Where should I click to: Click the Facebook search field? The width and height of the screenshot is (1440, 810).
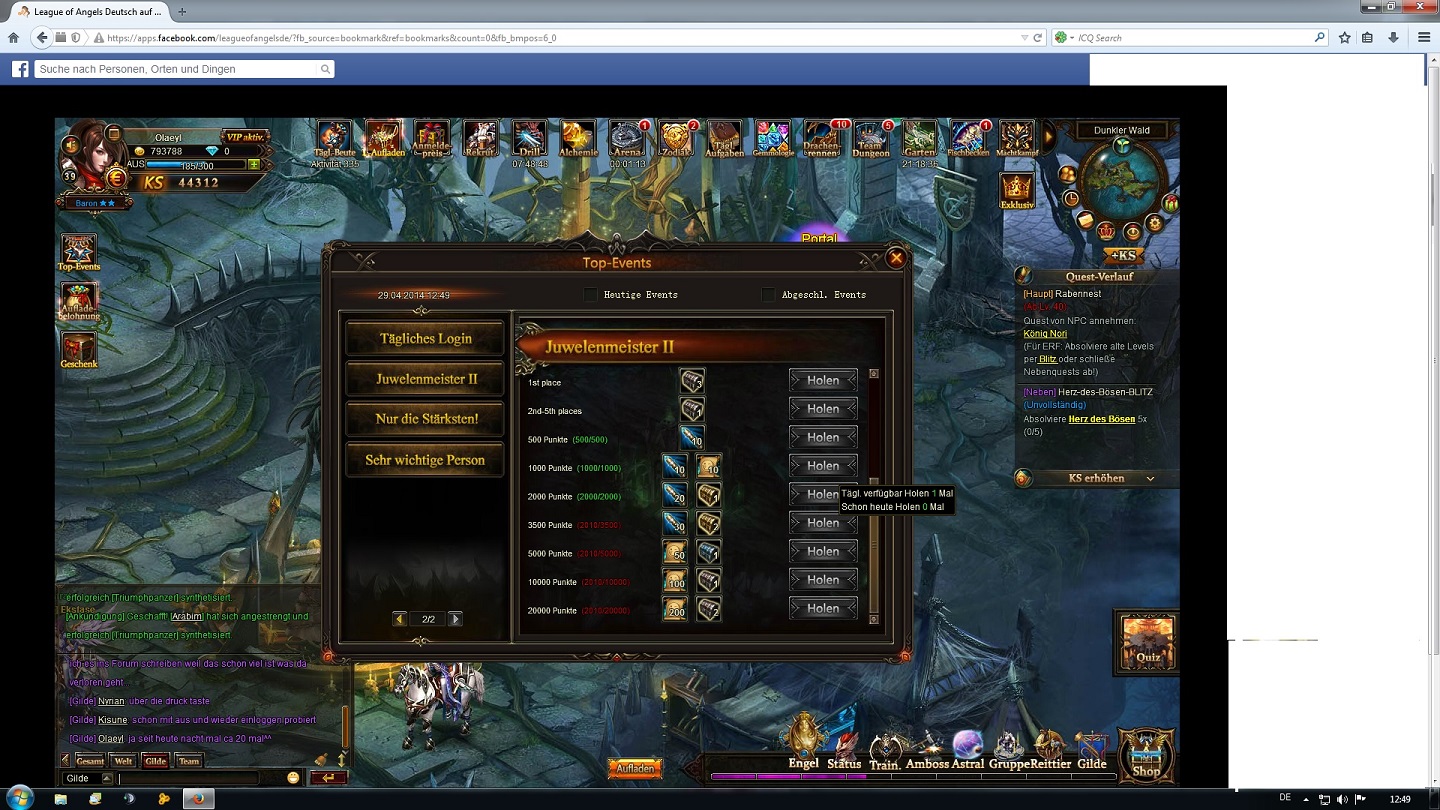(x=180, y=69)
